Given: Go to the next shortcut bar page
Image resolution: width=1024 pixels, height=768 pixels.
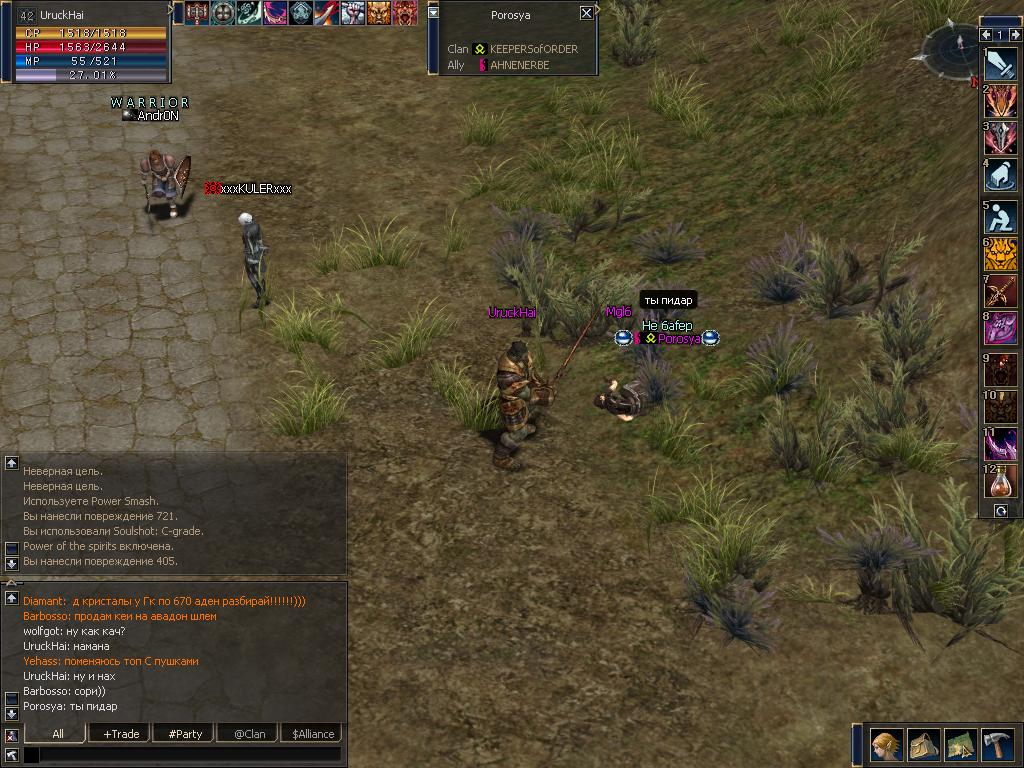Looking at the screenshot, I should click(1014, 35).
